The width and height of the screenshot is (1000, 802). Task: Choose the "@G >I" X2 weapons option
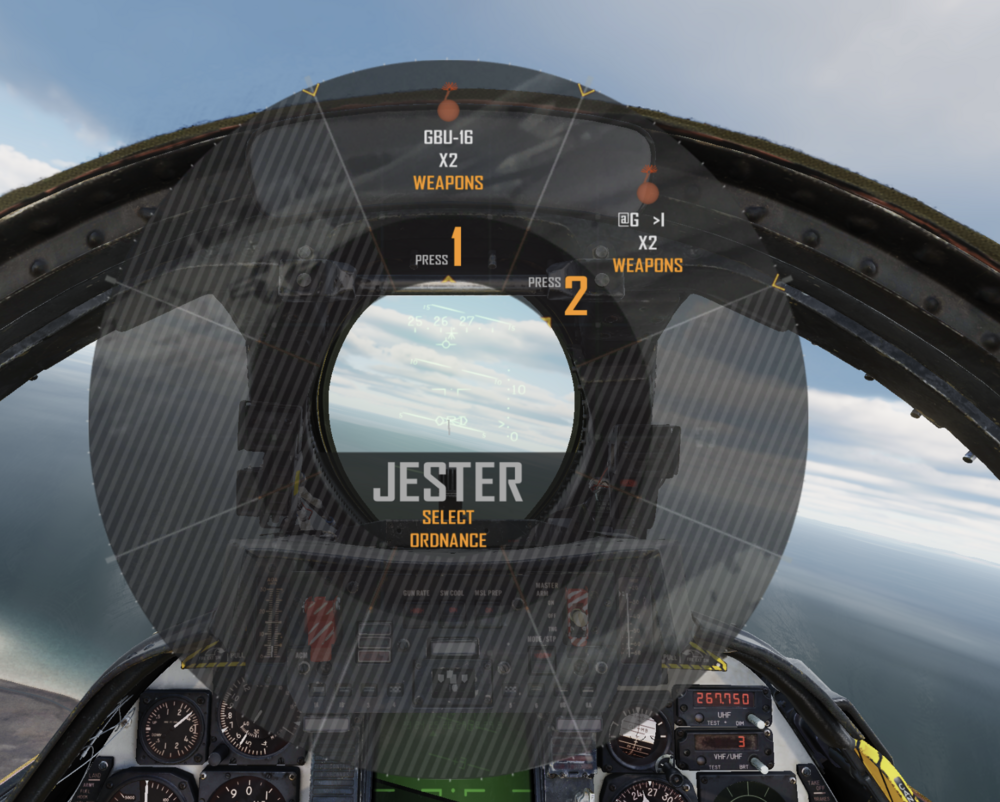pos(648,241)
